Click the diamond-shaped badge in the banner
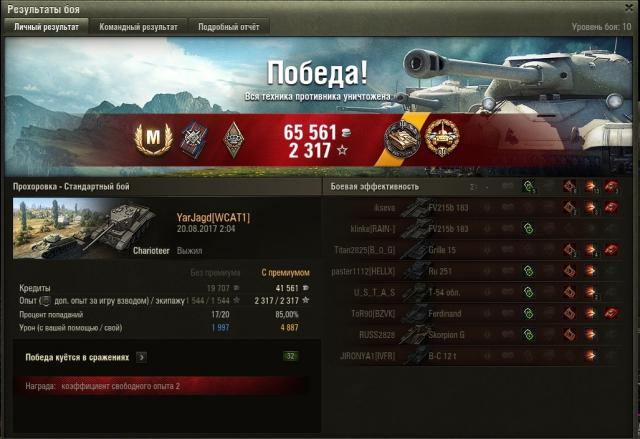The height and width of the screenshot is (439, 640). (x=234, y=137)
